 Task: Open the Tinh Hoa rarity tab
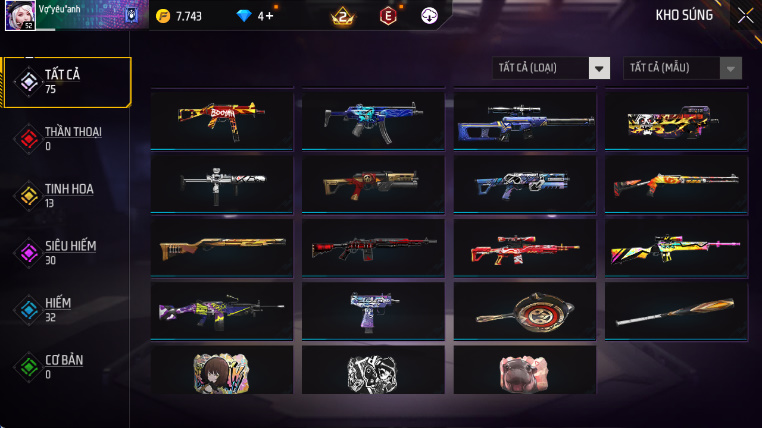point(66,195)
